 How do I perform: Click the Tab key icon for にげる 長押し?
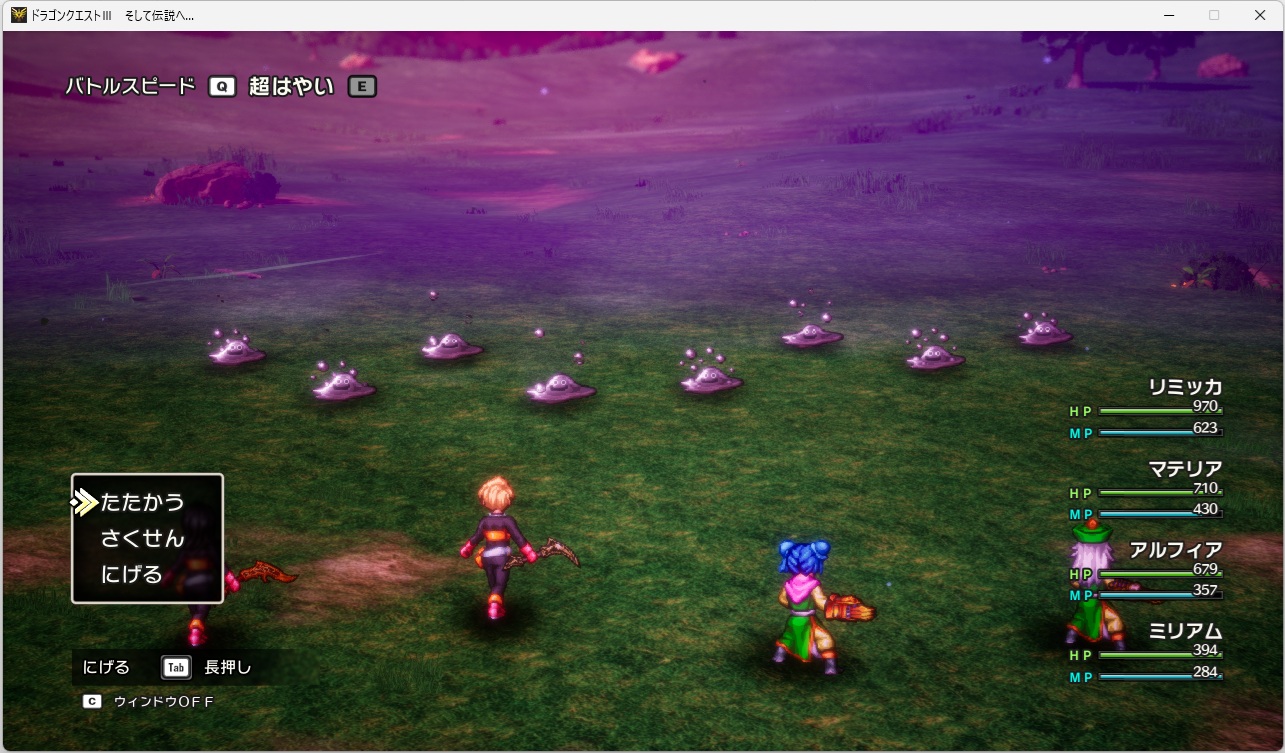coord(175,667)
